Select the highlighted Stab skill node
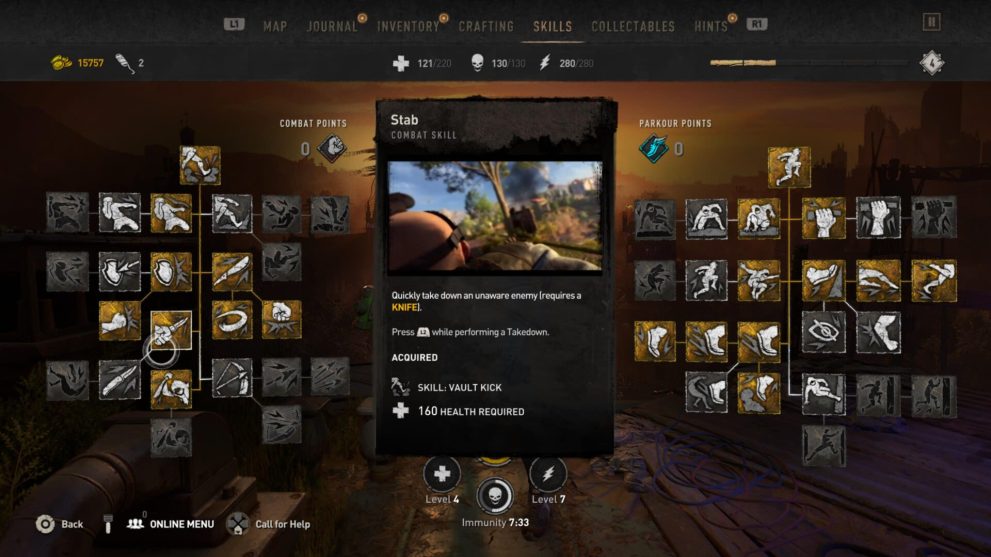This screenshot has height=557, width=991. pyautogui.click(x=171, y=331)
